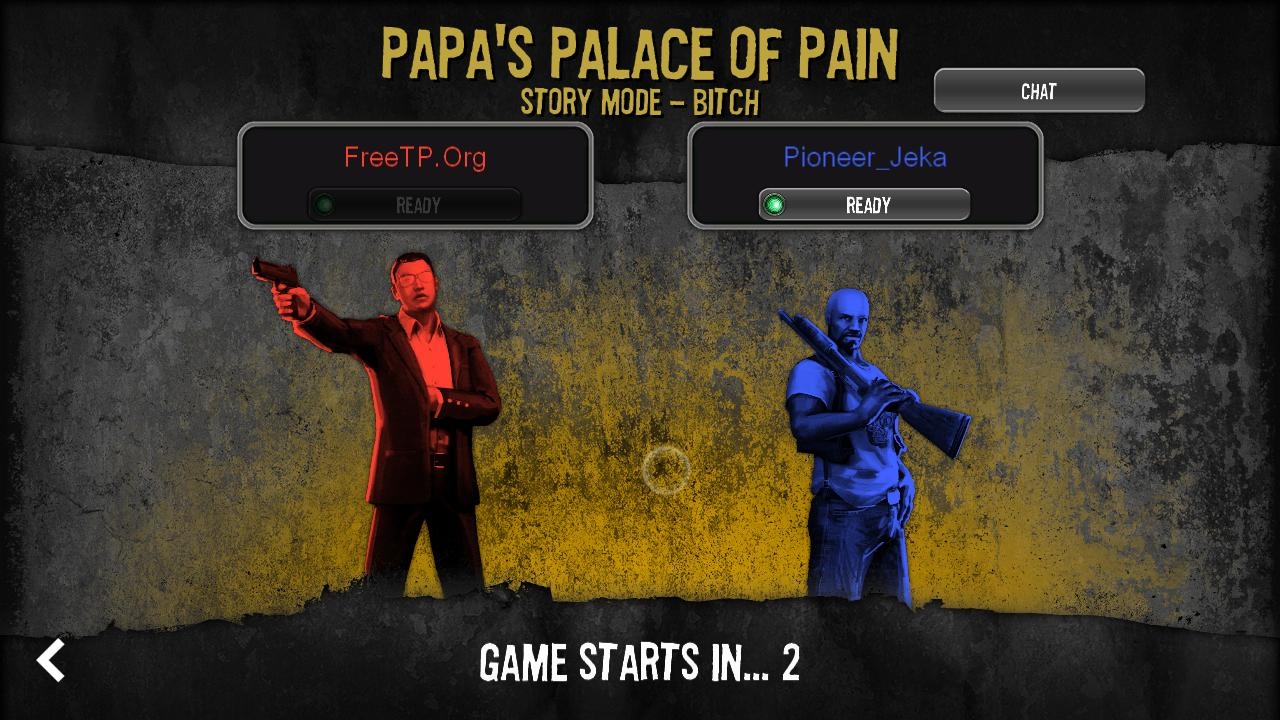Toggle Pioneer_Jeka's Ready button
1280x720 pixels.
865,205
